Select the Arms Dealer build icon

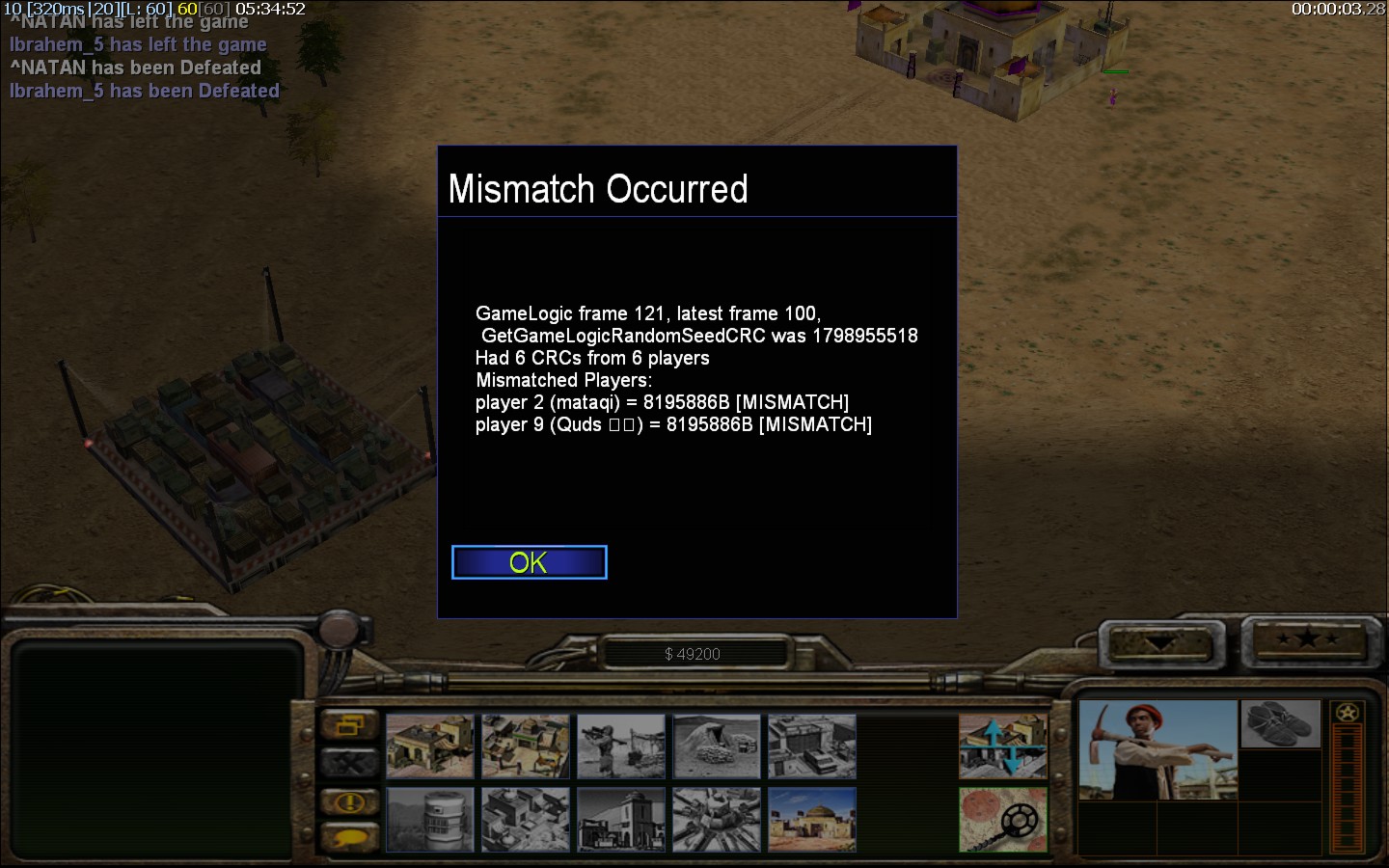pyautogui.click(x=812, y=746)
